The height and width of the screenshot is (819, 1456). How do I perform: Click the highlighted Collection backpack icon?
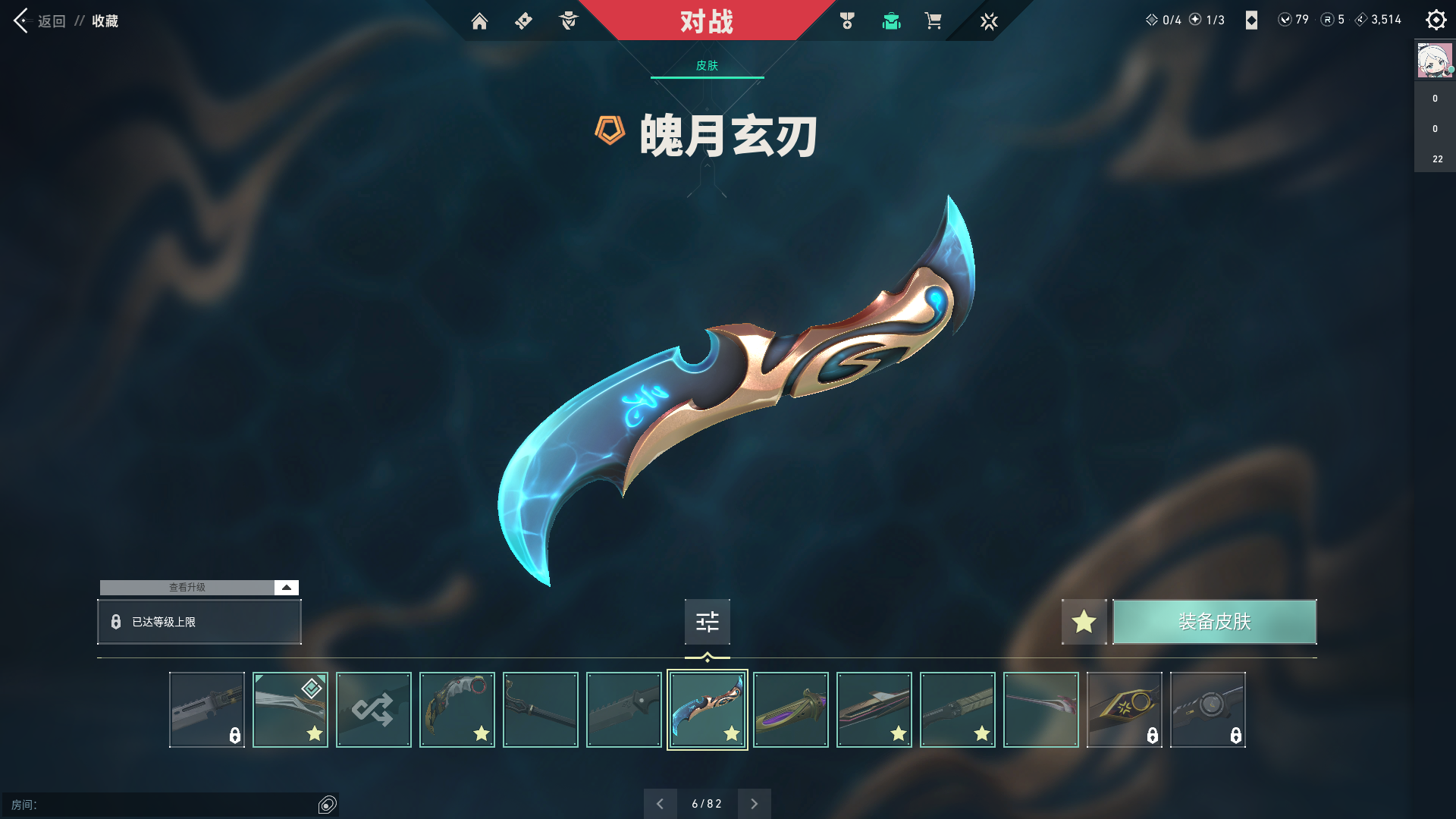(891, 21)
